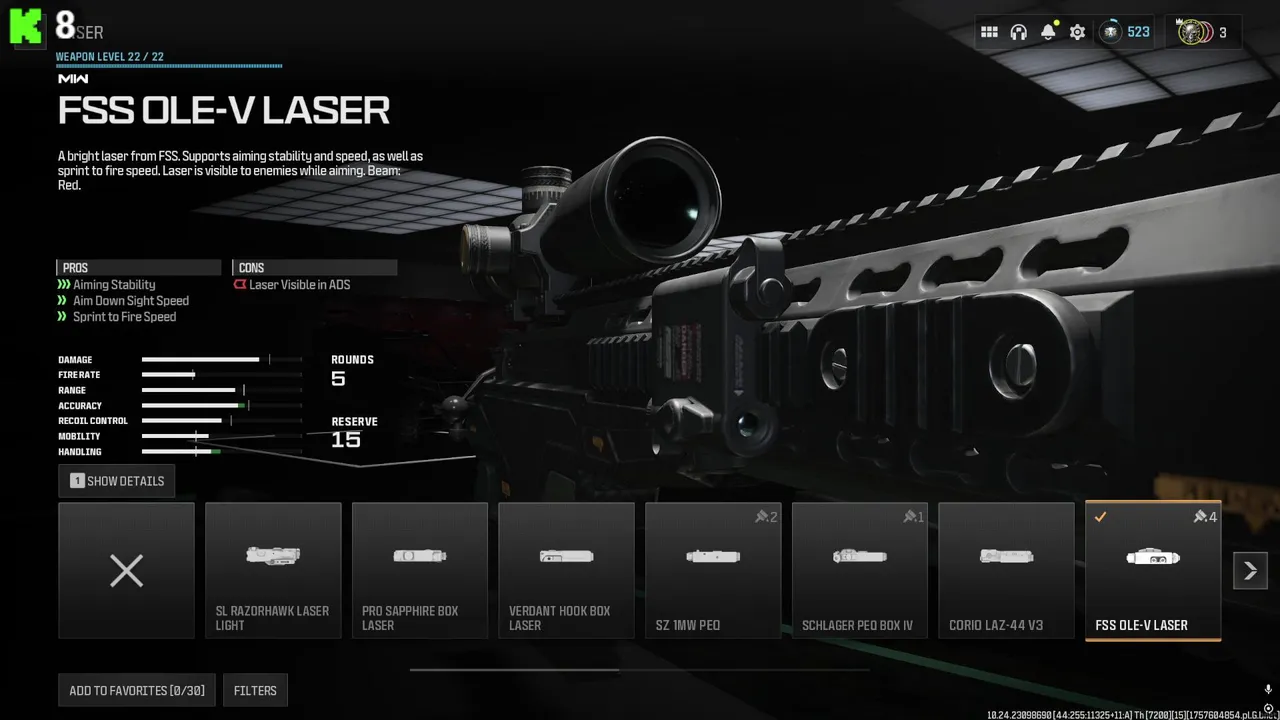View notifications via the bell icon
This screenshot has width=1280, height=720.
pos(1048,32)
